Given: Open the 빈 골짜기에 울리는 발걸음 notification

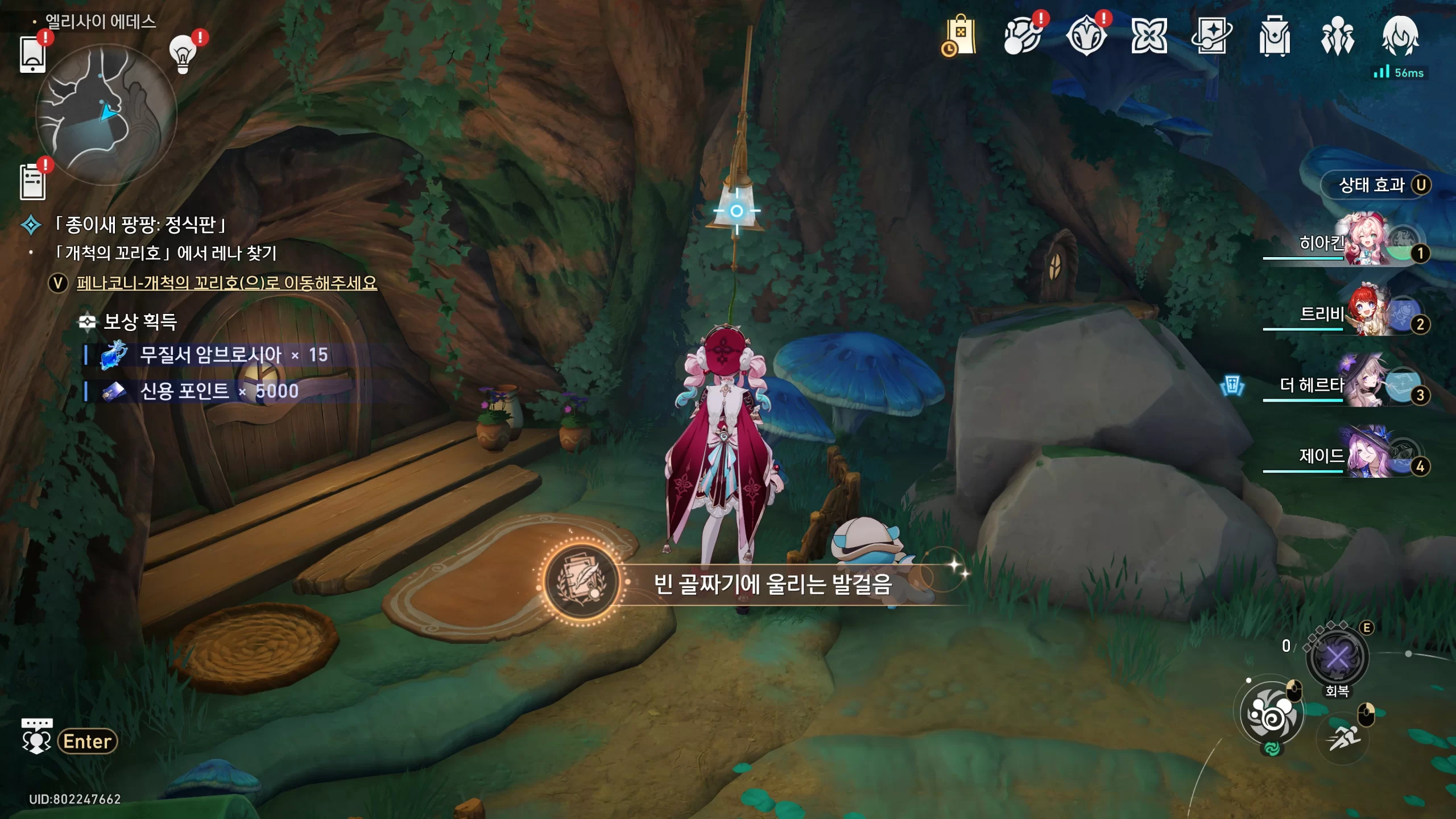Looking at the screenshot, I should coord(756,584).
